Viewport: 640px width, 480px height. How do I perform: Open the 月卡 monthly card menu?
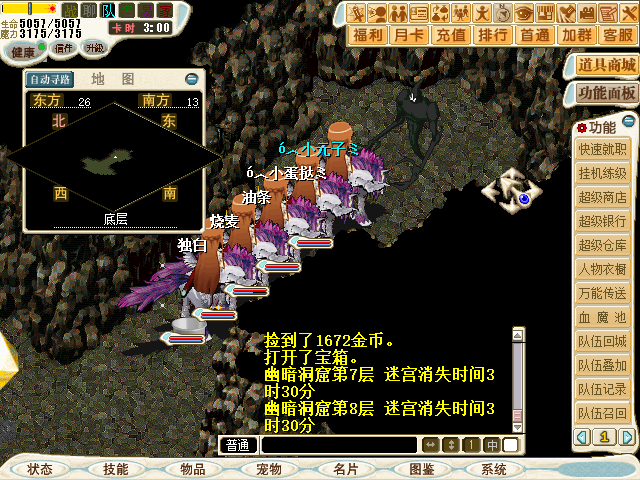(x=410, y=35)
